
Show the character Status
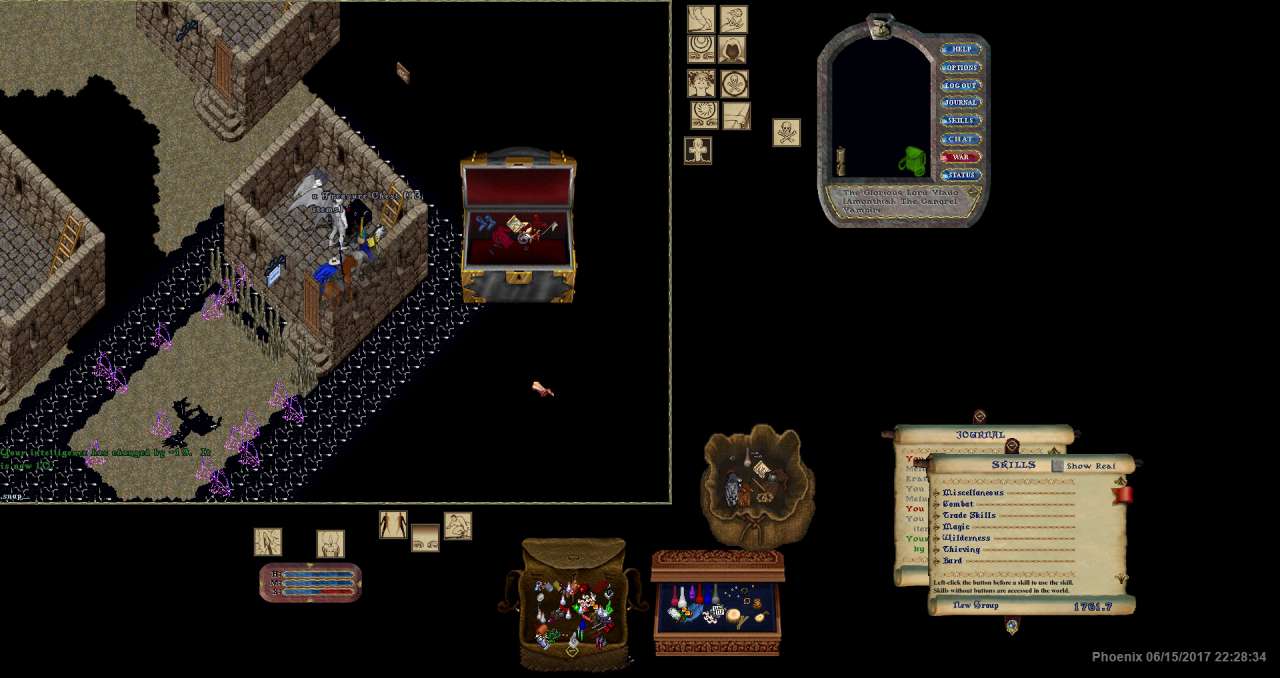click(961, 175)
